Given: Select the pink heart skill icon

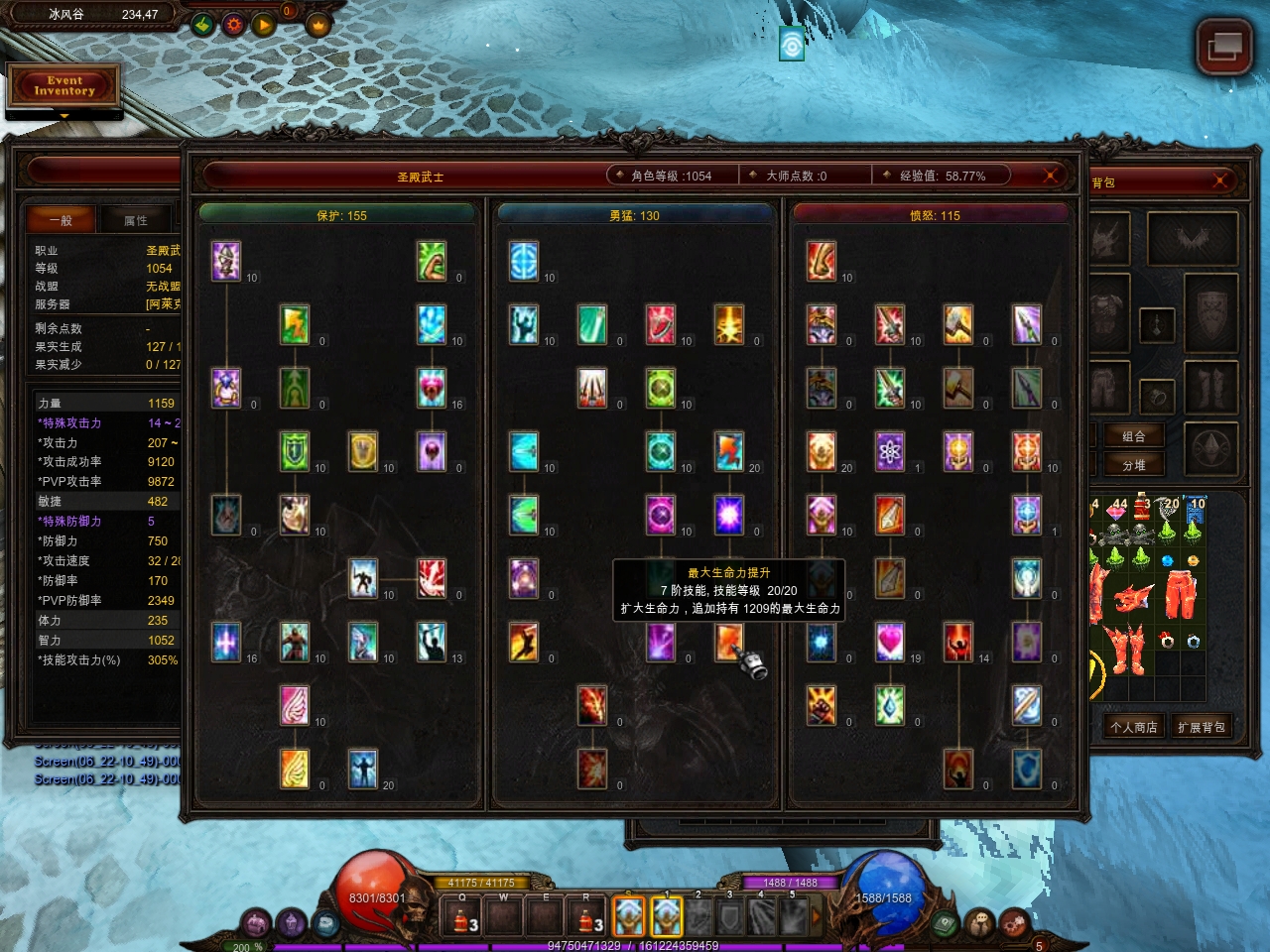Looking at the screenshot, I should 889,642.
